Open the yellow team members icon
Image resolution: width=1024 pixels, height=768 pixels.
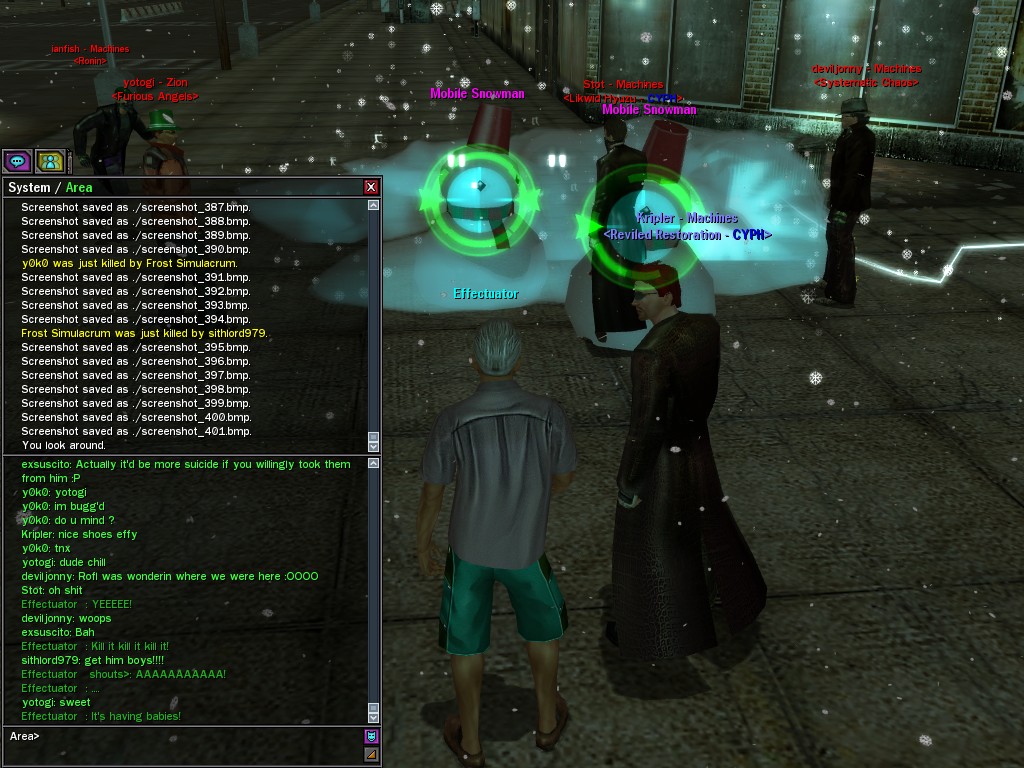click(49, 160)
